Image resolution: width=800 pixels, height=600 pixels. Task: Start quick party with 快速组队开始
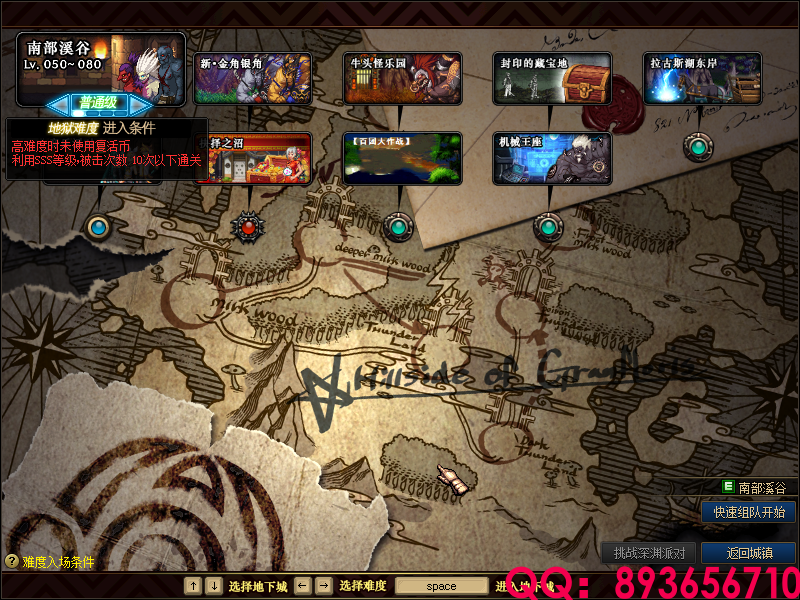pos(748,512)
